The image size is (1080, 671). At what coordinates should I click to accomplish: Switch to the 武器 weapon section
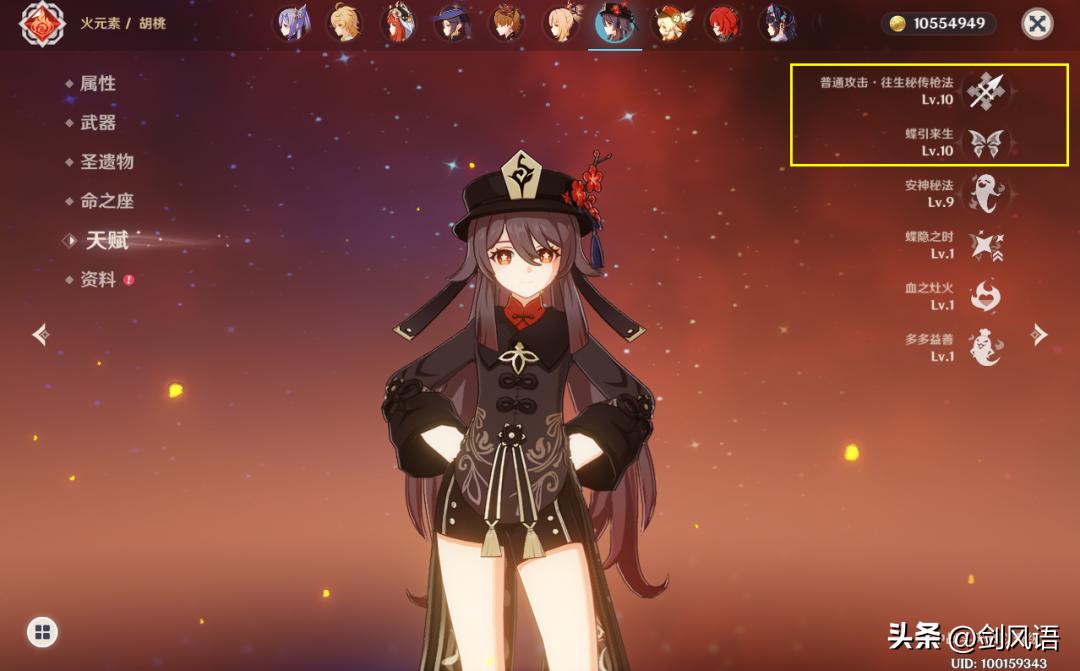pyautogui.click(x=98, y=123)
